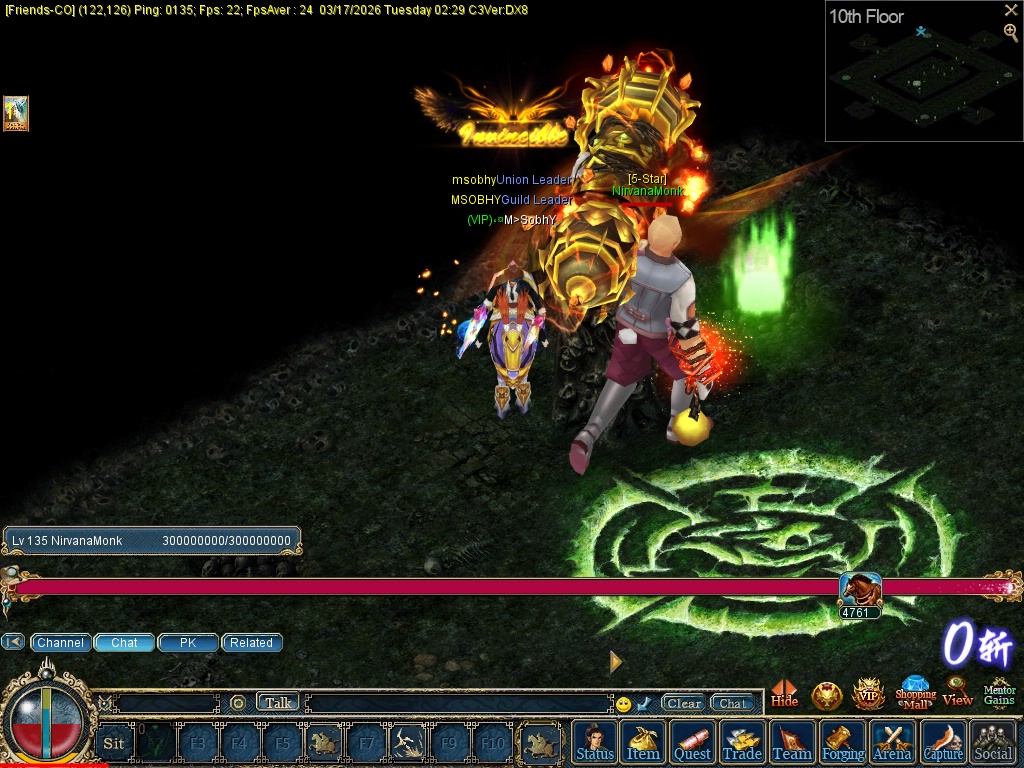Switch to the PK tab
The width and height of the screenshot is (1024, 768).
pyautogui.click(x=188, y=643)
